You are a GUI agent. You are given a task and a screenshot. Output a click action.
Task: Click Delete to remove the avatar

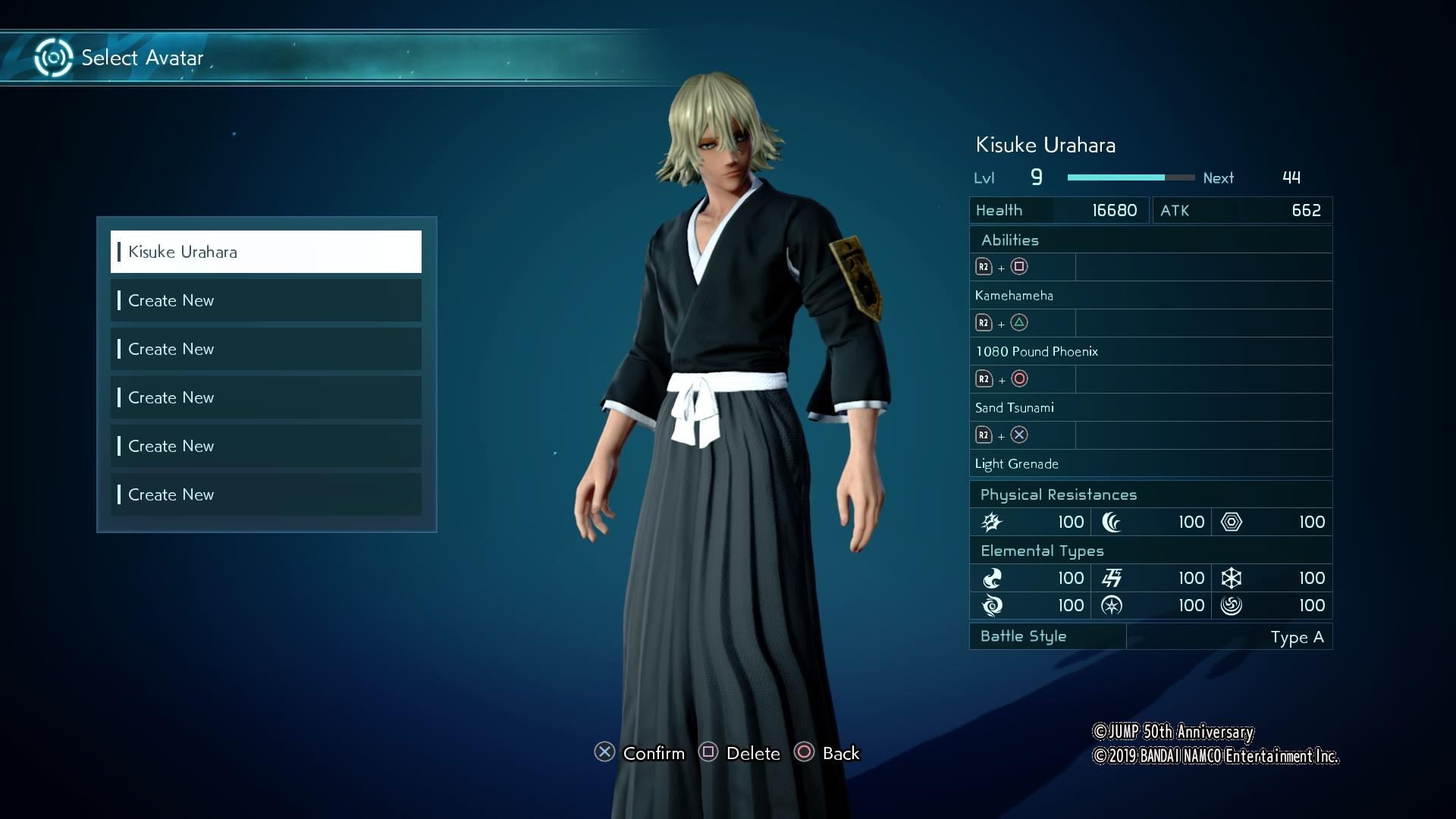tap(740, 753)
